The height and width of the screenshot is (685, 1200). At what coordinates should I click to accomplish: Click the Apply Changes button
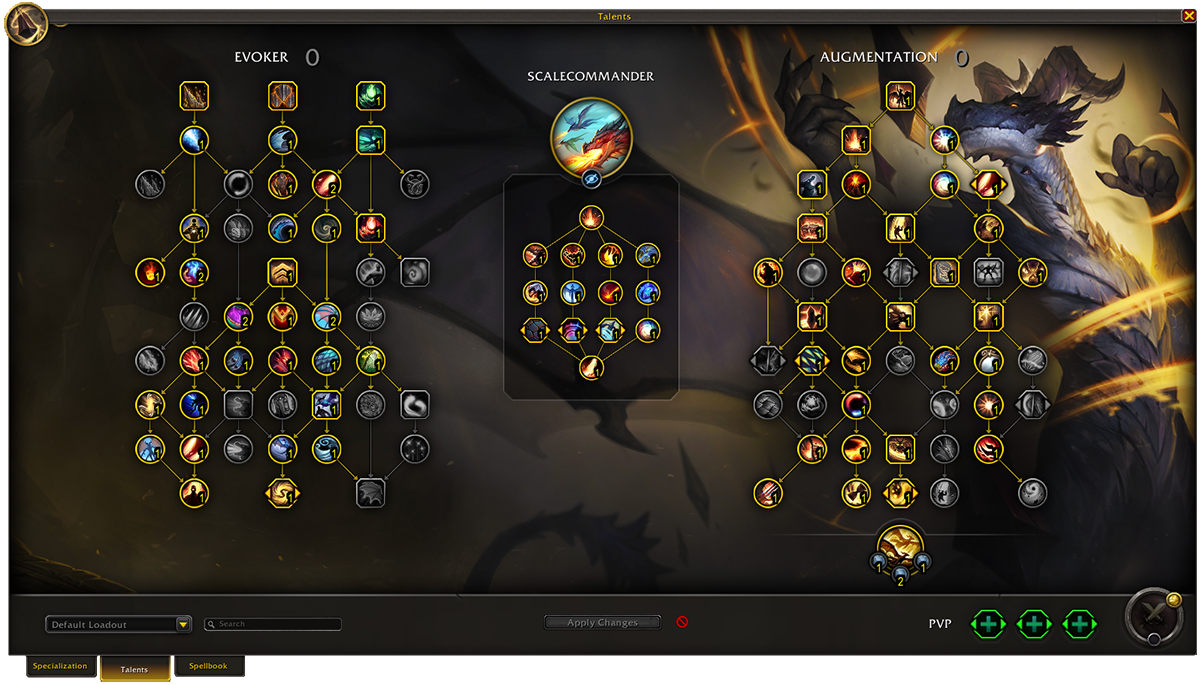602,622
